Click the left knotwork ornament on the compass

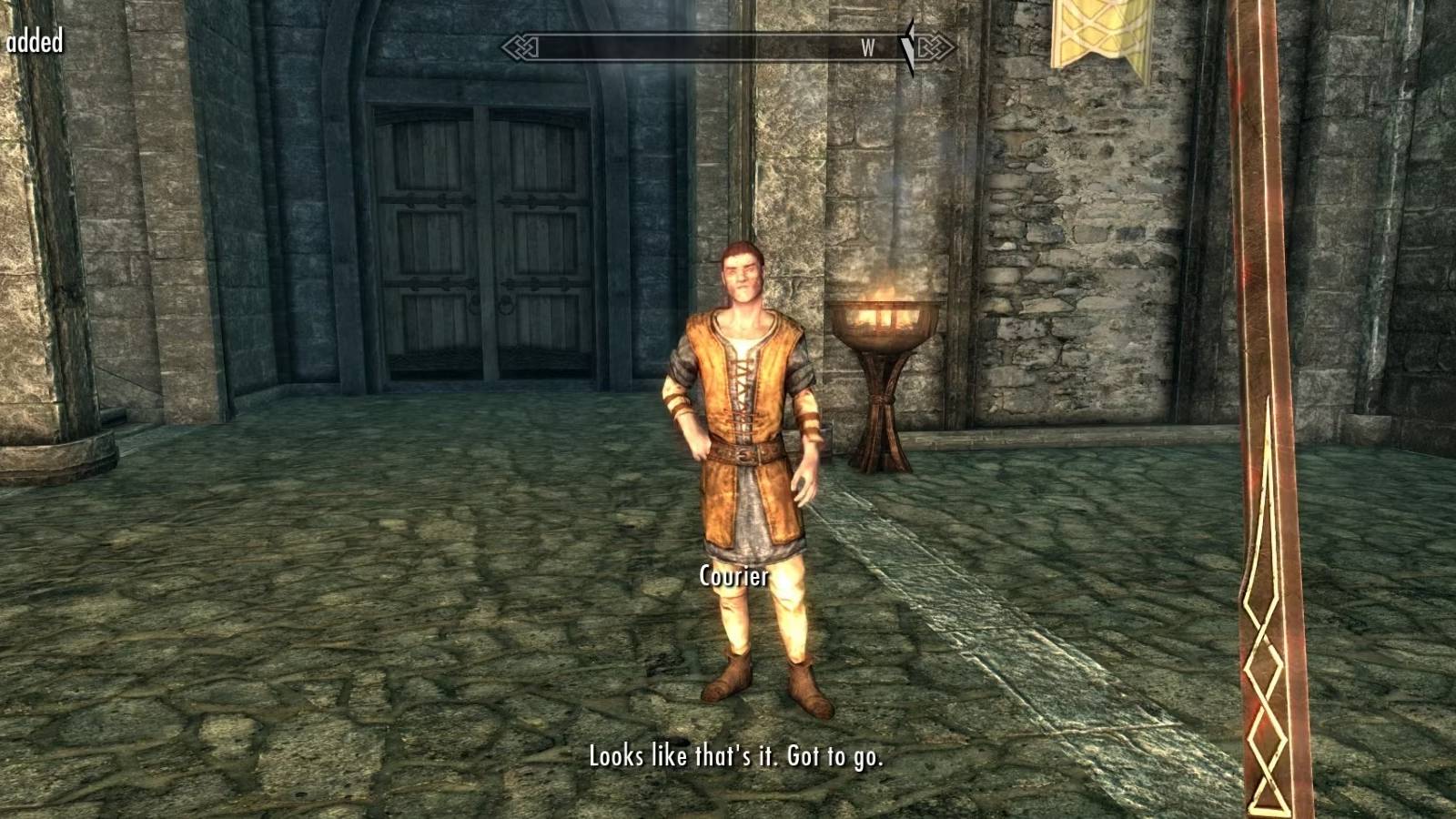pyautogui.click(x=519, y=45)
